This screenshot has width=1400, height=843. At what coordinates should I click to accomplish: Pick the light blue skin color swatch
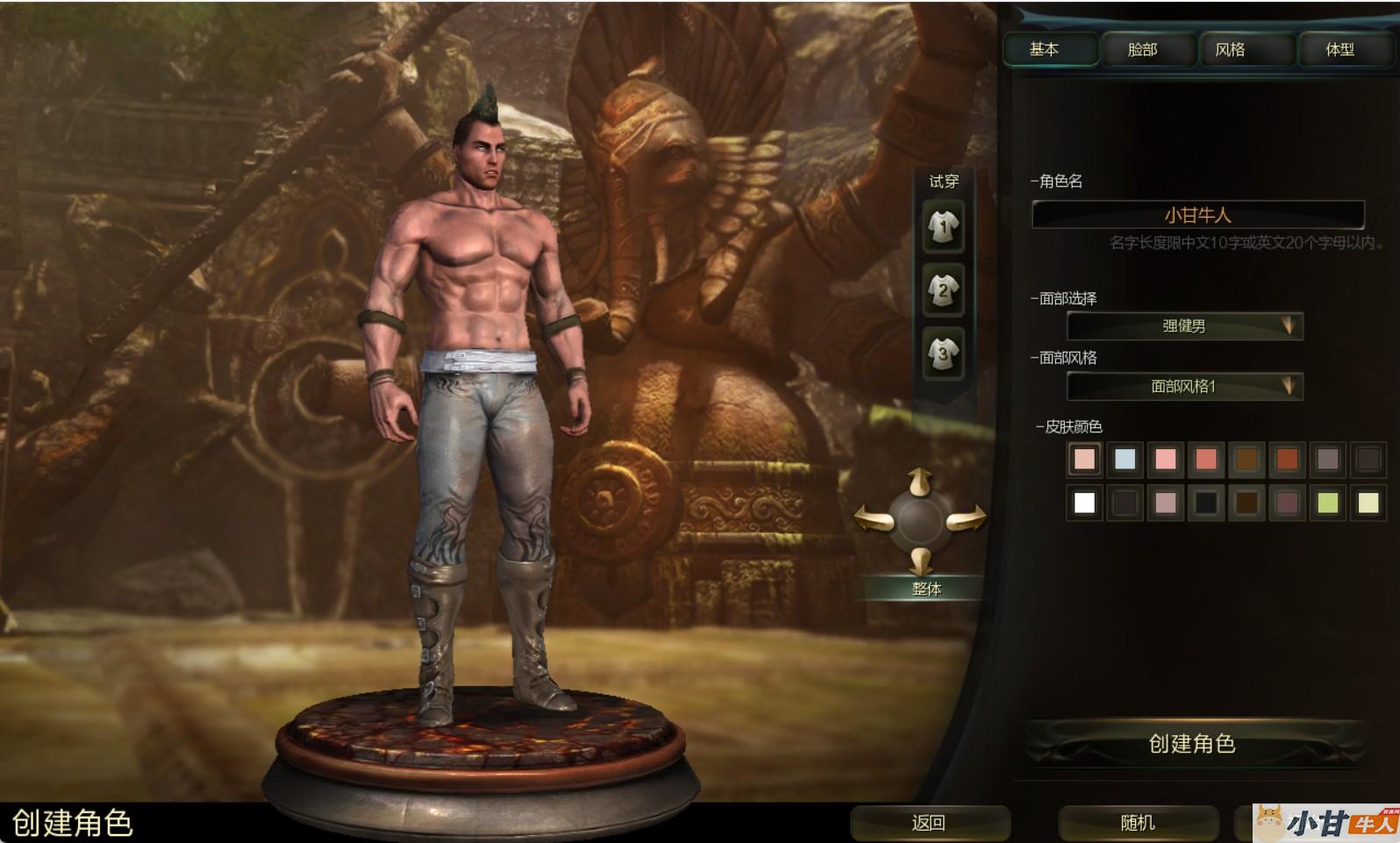tap(1125, 459)
